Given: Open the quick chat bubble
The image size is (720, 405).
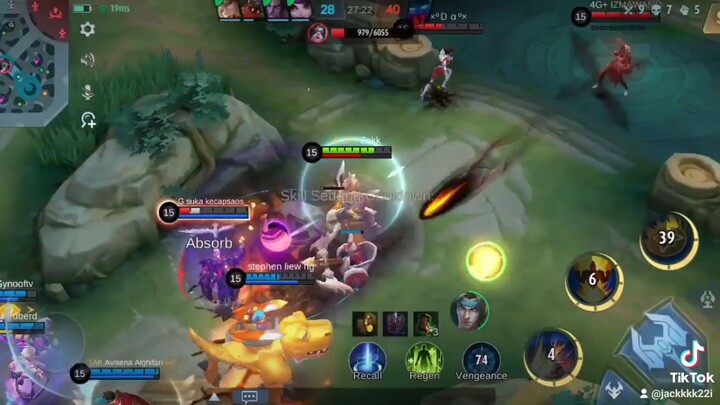Looking at the screenshot, I should click(250, 396).
